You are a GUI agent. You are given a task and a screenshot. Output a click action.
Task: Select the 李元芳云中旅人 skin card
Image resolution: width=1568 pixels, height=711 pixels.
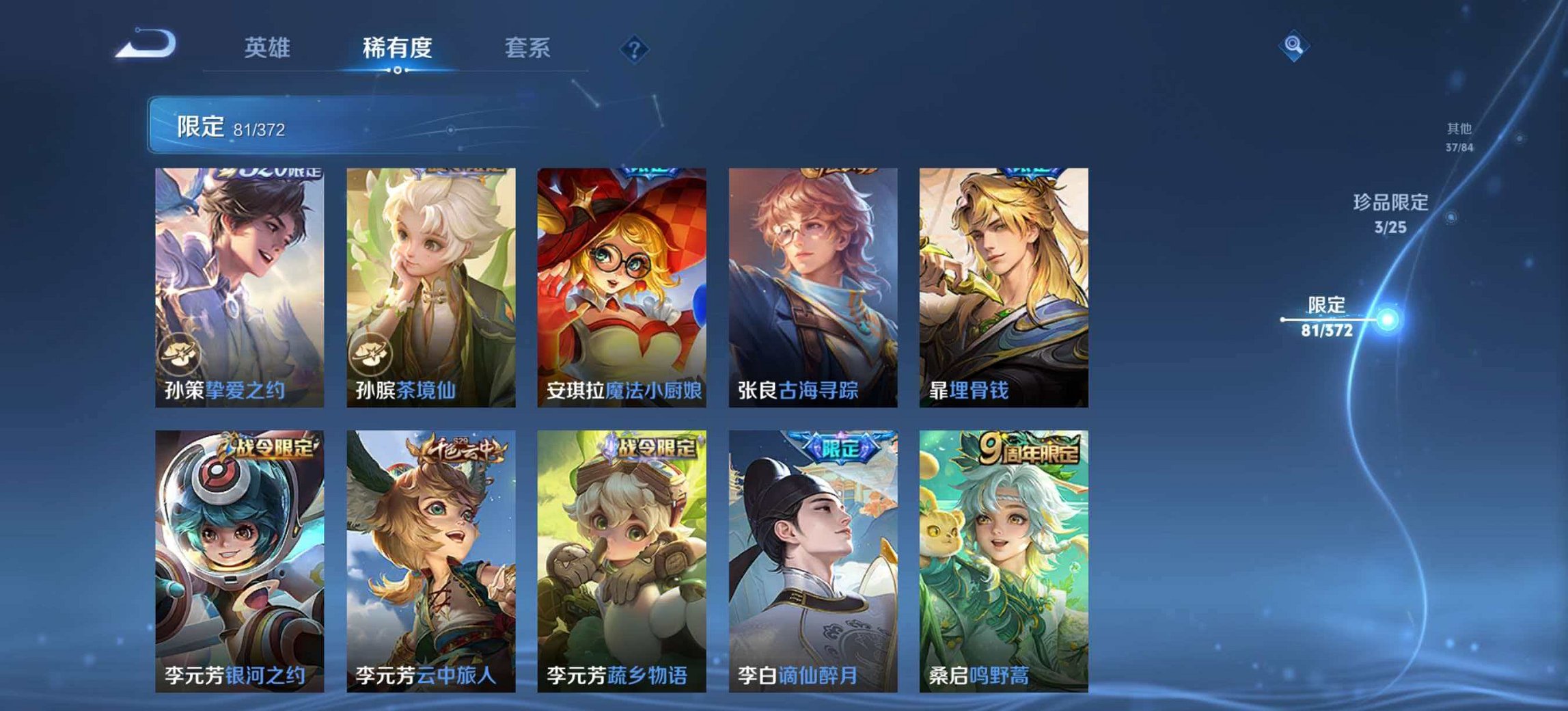pyautogui.click(x=430, y=554)
